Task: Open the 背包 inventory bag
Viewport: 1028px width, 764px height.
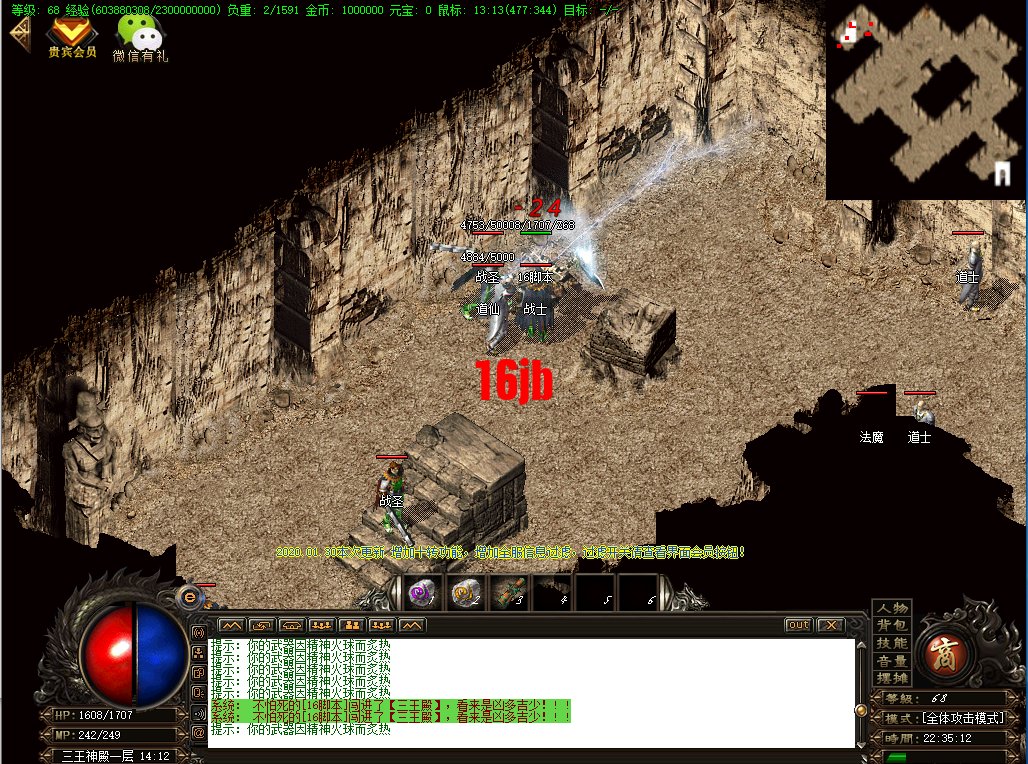Action: pos(892,626)
